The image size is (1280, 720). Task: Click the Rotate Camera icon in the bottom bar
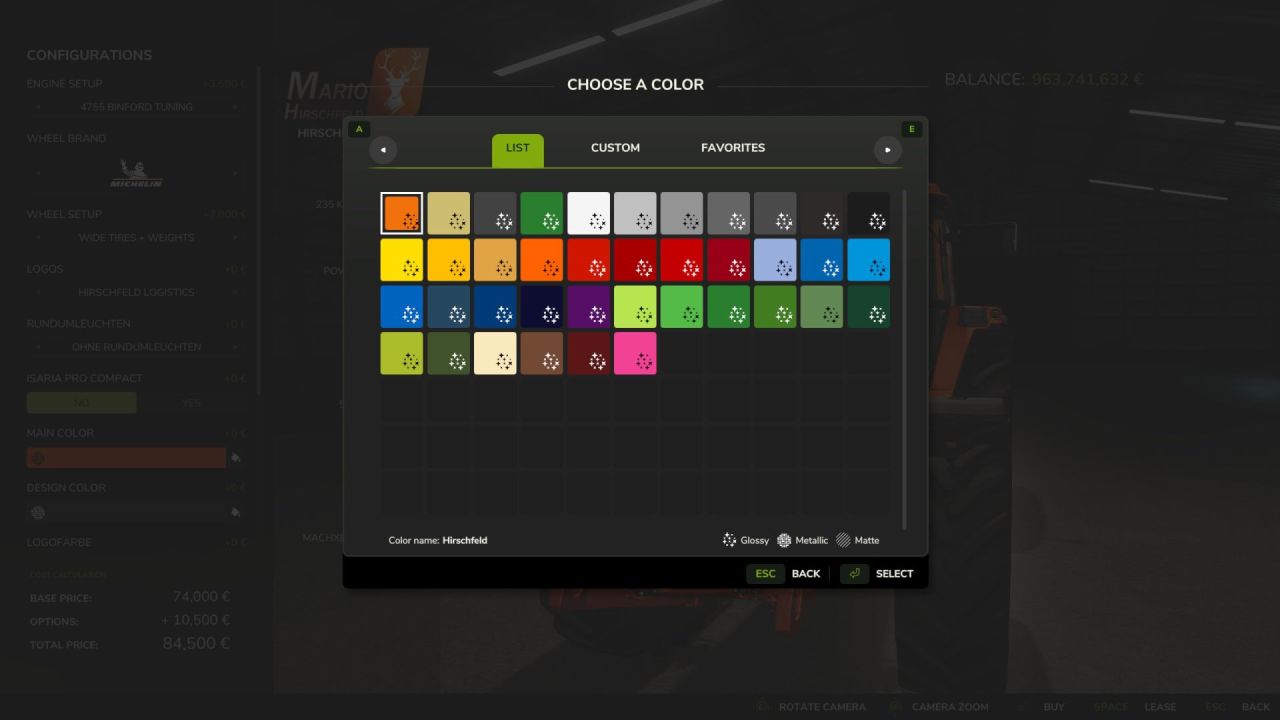(761, 706)
